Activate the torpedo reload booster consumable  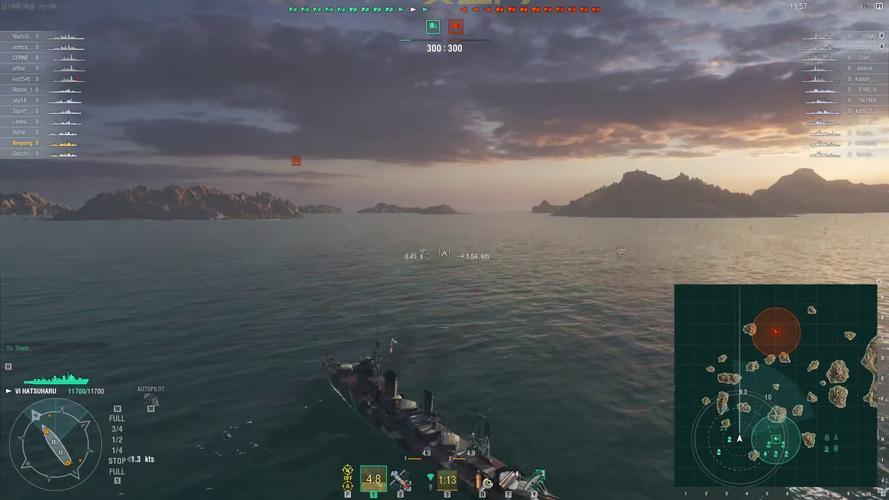(536, 481)
